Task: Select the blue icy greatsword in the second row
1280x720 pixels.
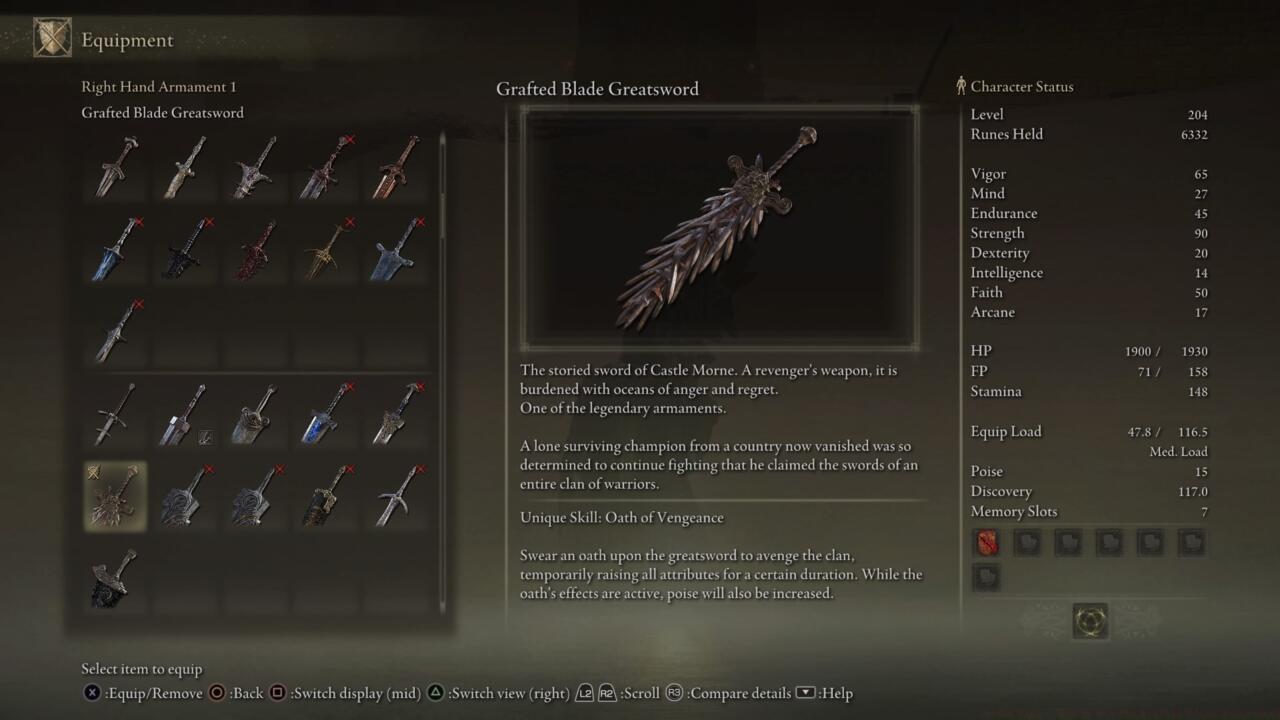Action: click(114, 250)
